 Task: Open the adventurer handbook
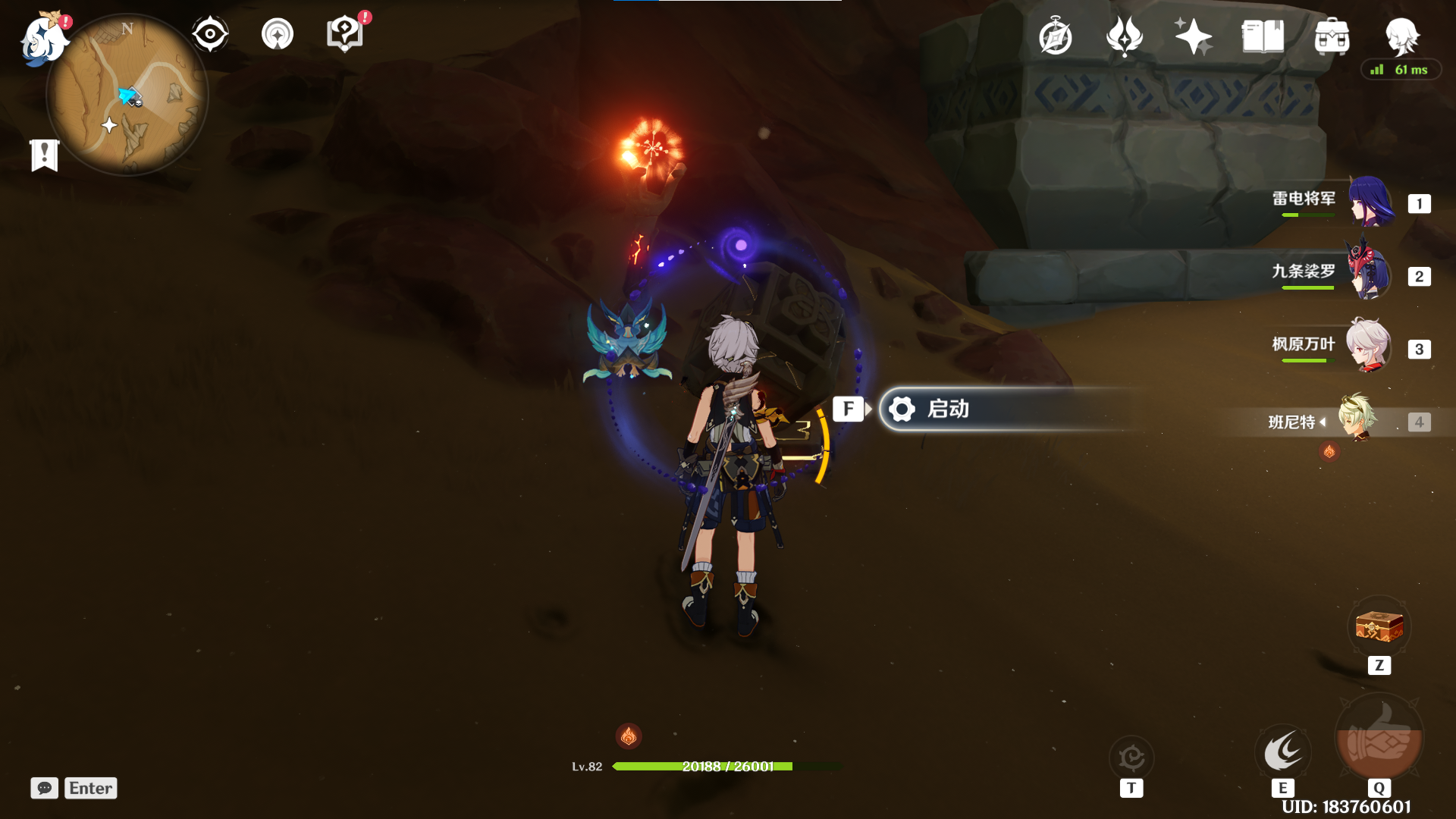tap(1263, 36)
